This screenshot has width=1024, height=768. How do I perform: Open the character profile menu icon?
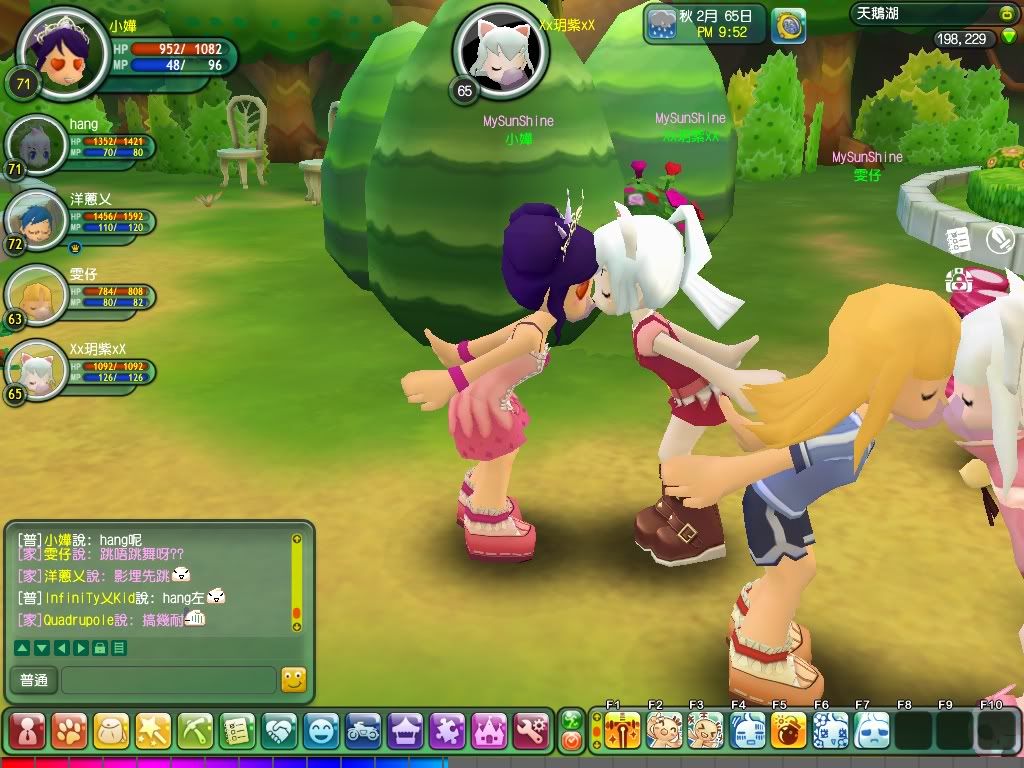point(27,731)
